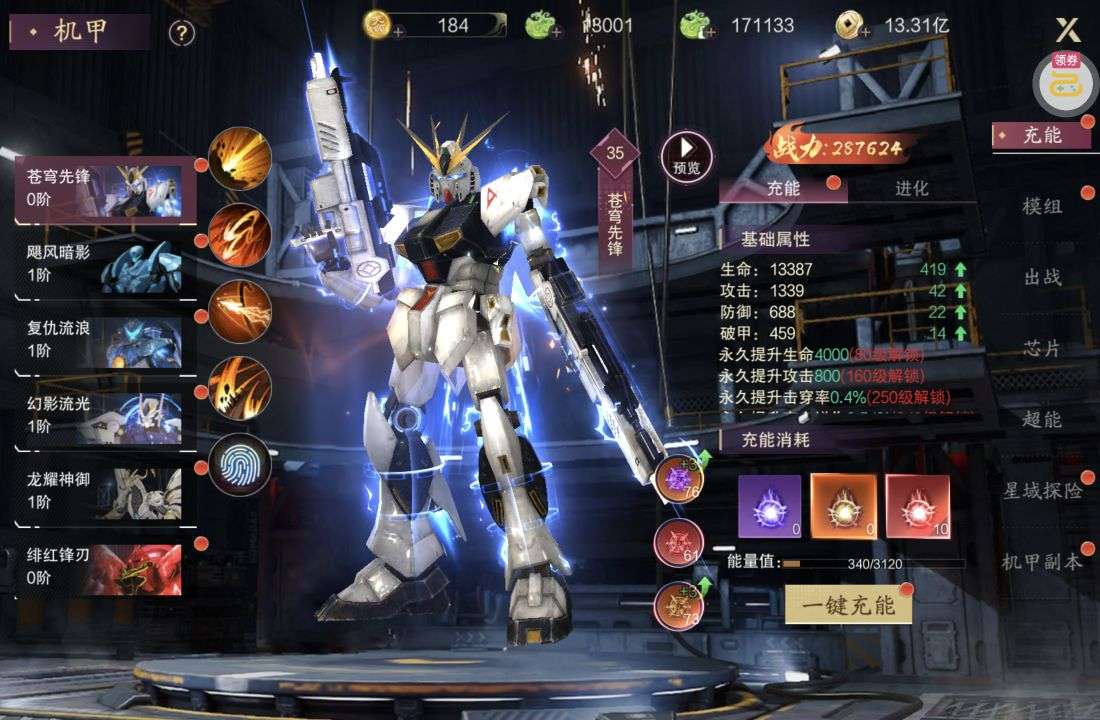Tap the fingerprint skill icon
The image size is (1100, 720).
(240, 465)
